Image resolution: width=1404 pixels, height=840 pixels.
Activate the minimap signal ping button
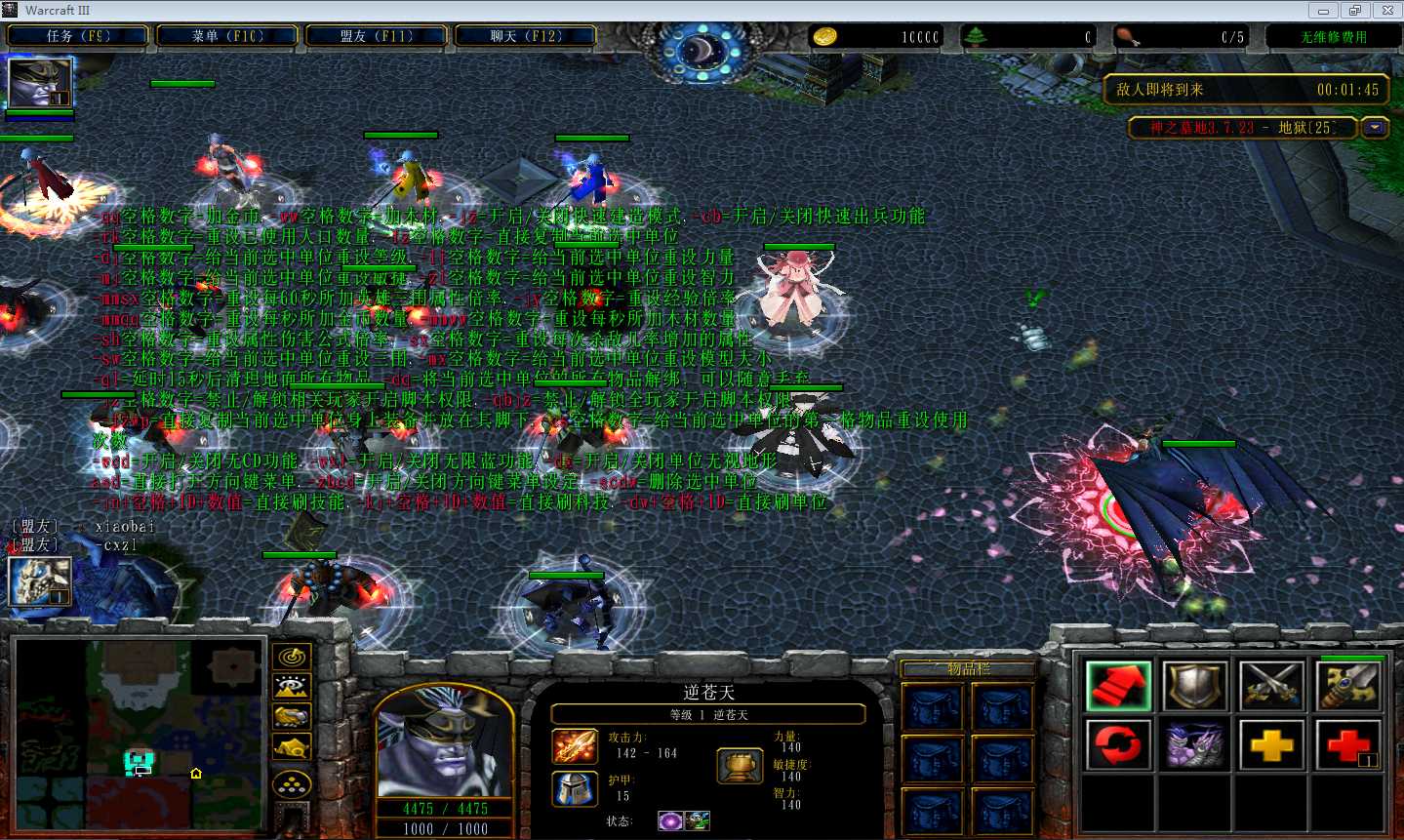click(292, 658)
